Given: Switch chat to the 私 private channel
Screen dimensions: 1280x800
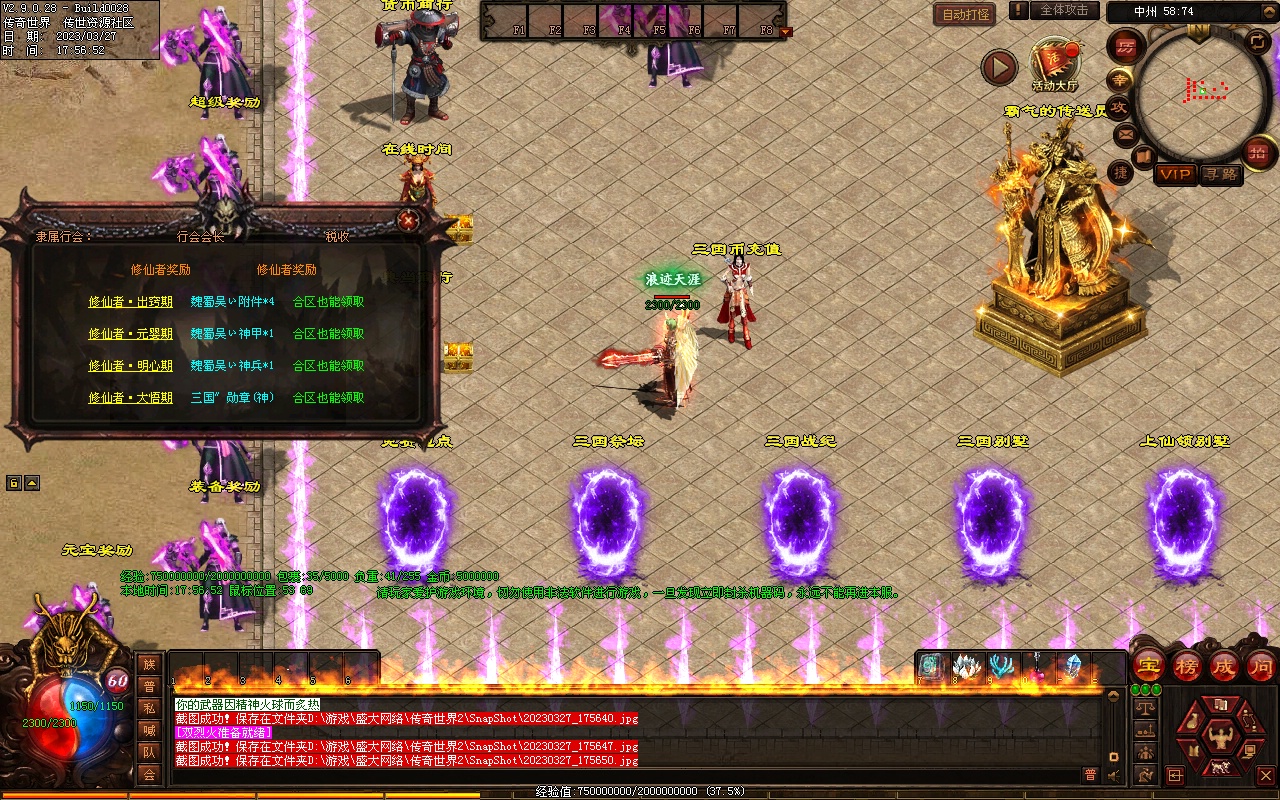Looking at the screenshot, I should click(x=149, y=708).
